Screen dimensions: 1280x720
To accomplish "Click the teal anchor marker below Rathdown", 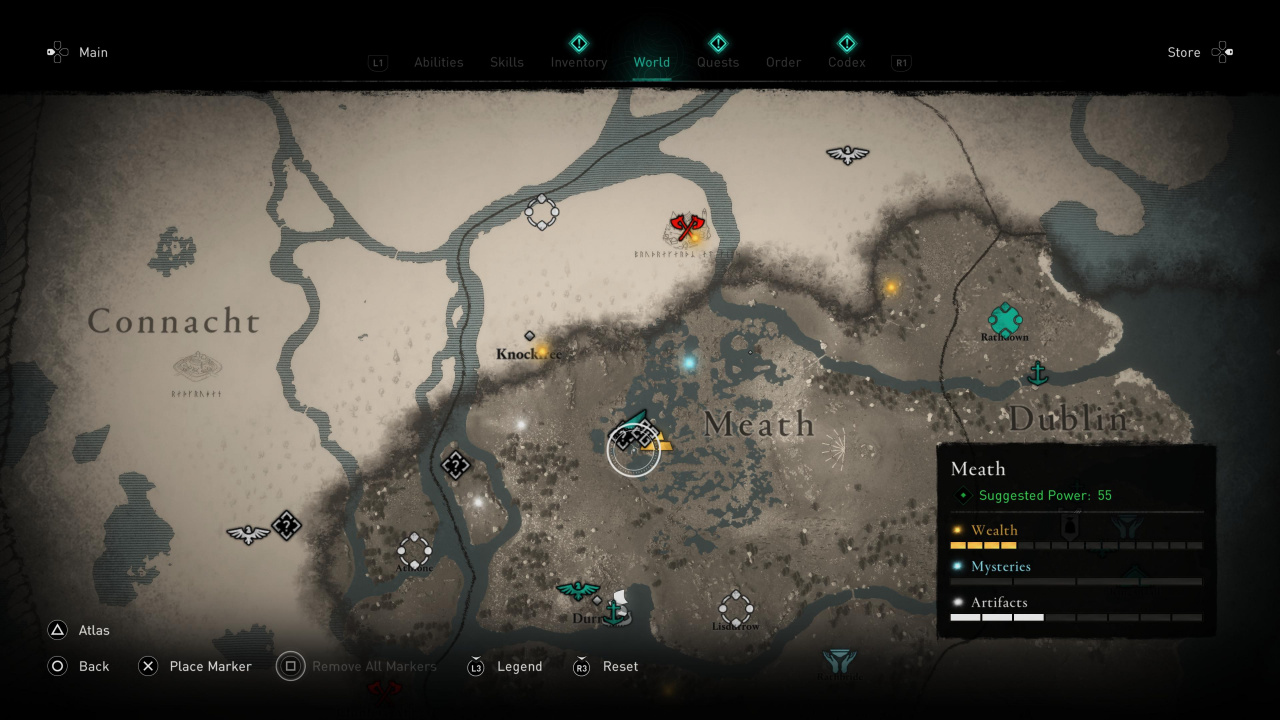I will (1038, 374).
